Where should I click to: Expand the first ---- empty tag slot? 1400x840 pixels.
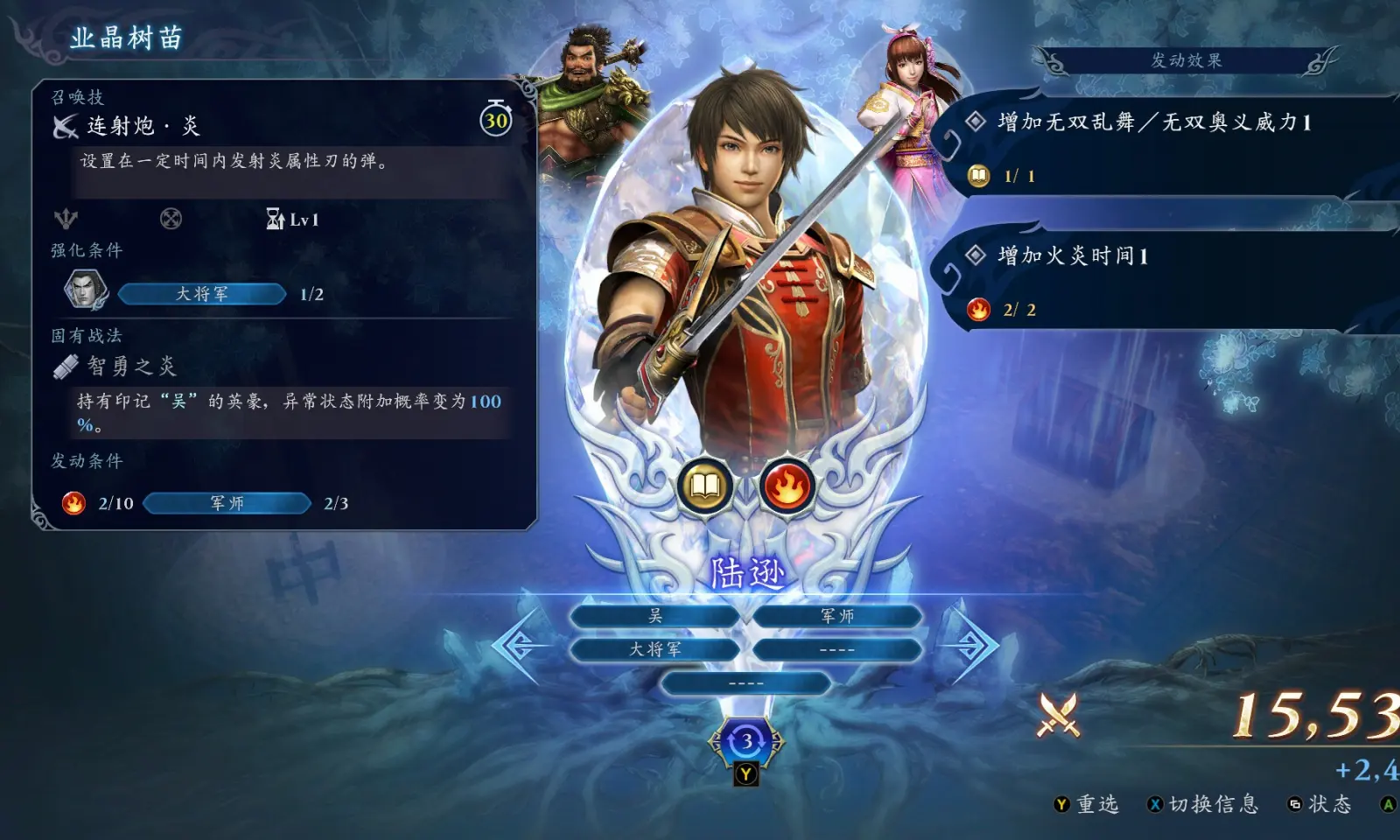point(837,649)
